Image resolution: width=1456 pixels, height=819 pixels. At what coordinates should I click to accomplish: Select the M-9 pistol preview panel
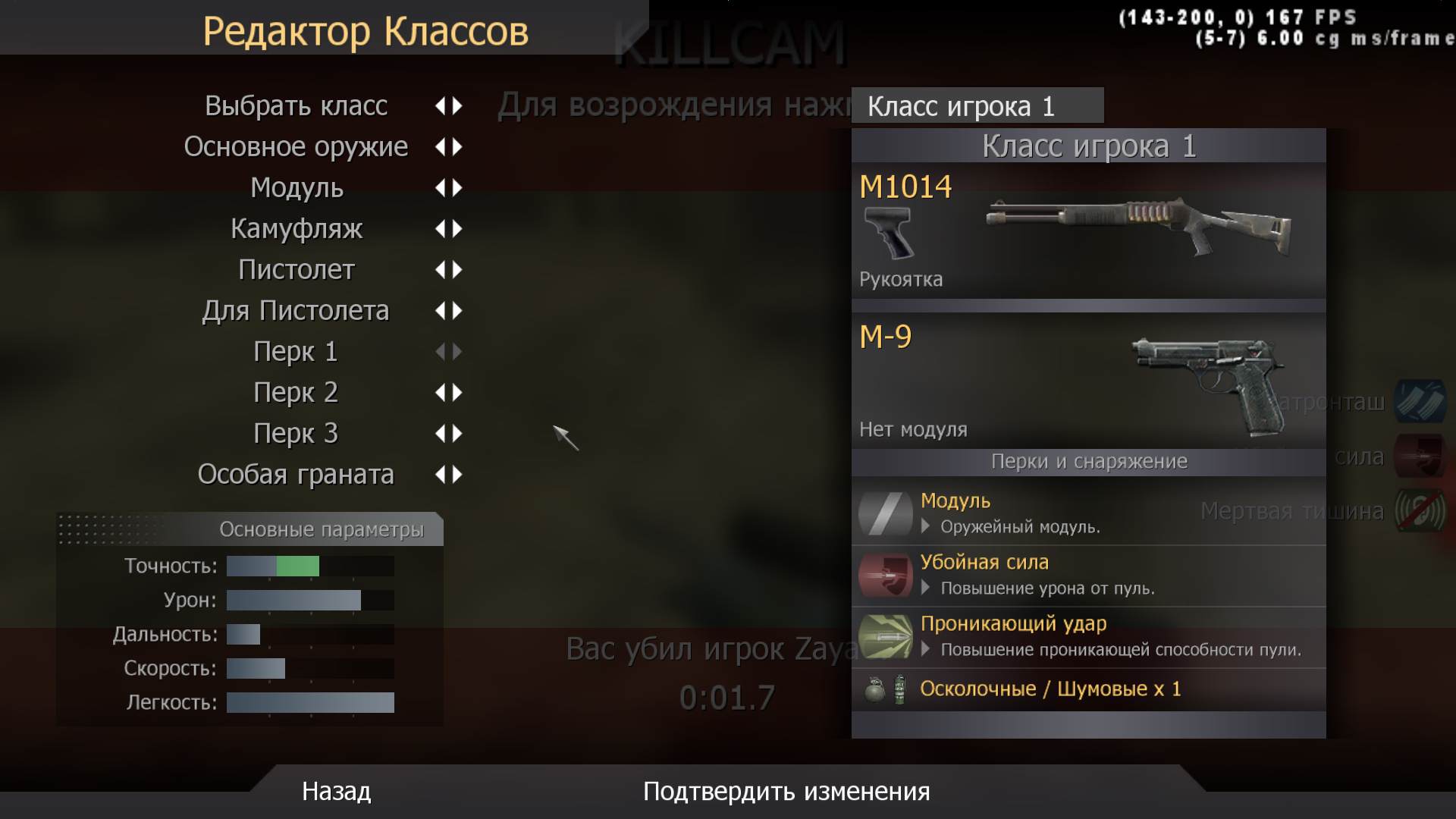[x=1088, y=381]
